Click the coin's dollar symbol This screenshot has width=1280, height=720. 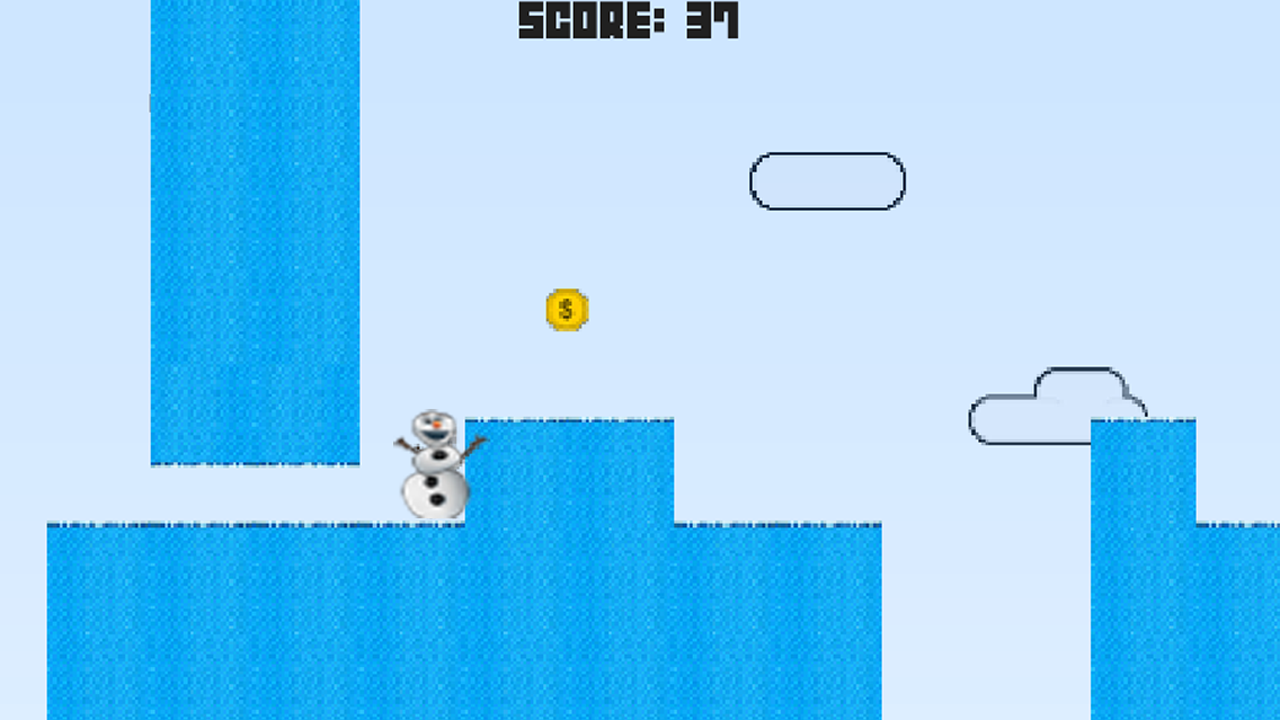(565, 309)
